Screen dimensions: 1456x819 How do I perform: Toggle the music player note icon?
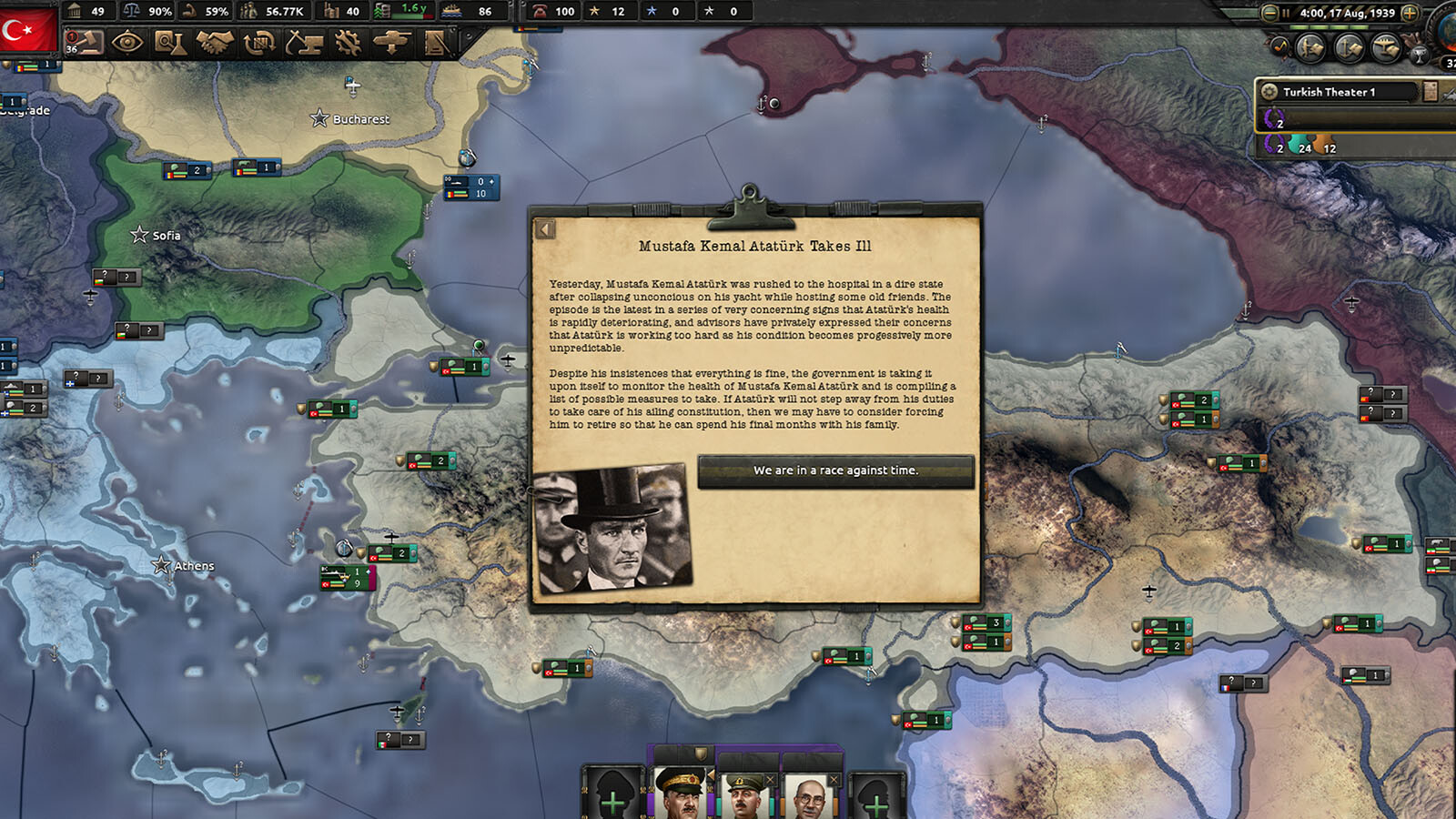tap(1280, 45)
